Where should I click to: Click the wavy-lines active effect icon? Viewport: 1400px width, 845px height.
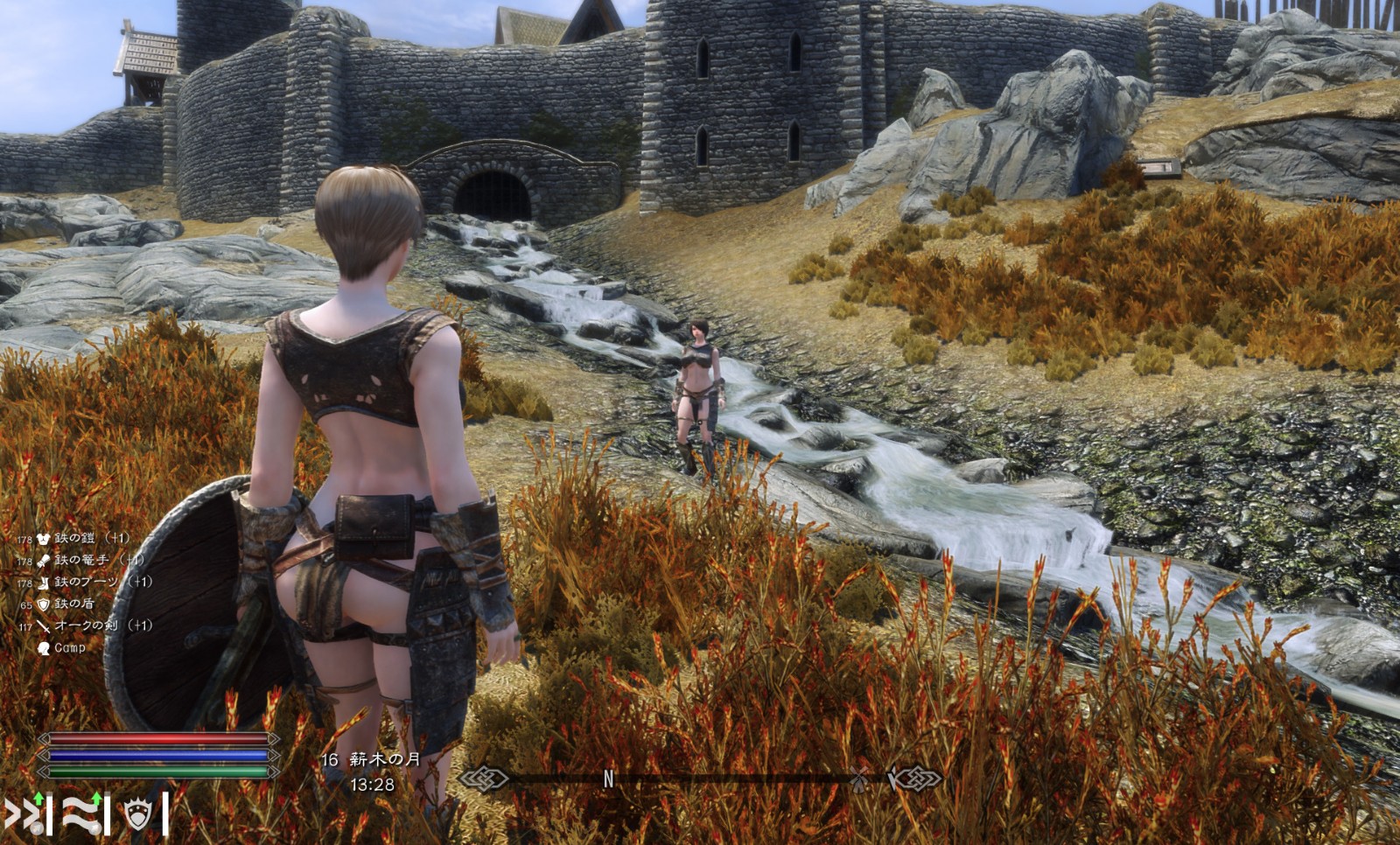coord(82,814)
